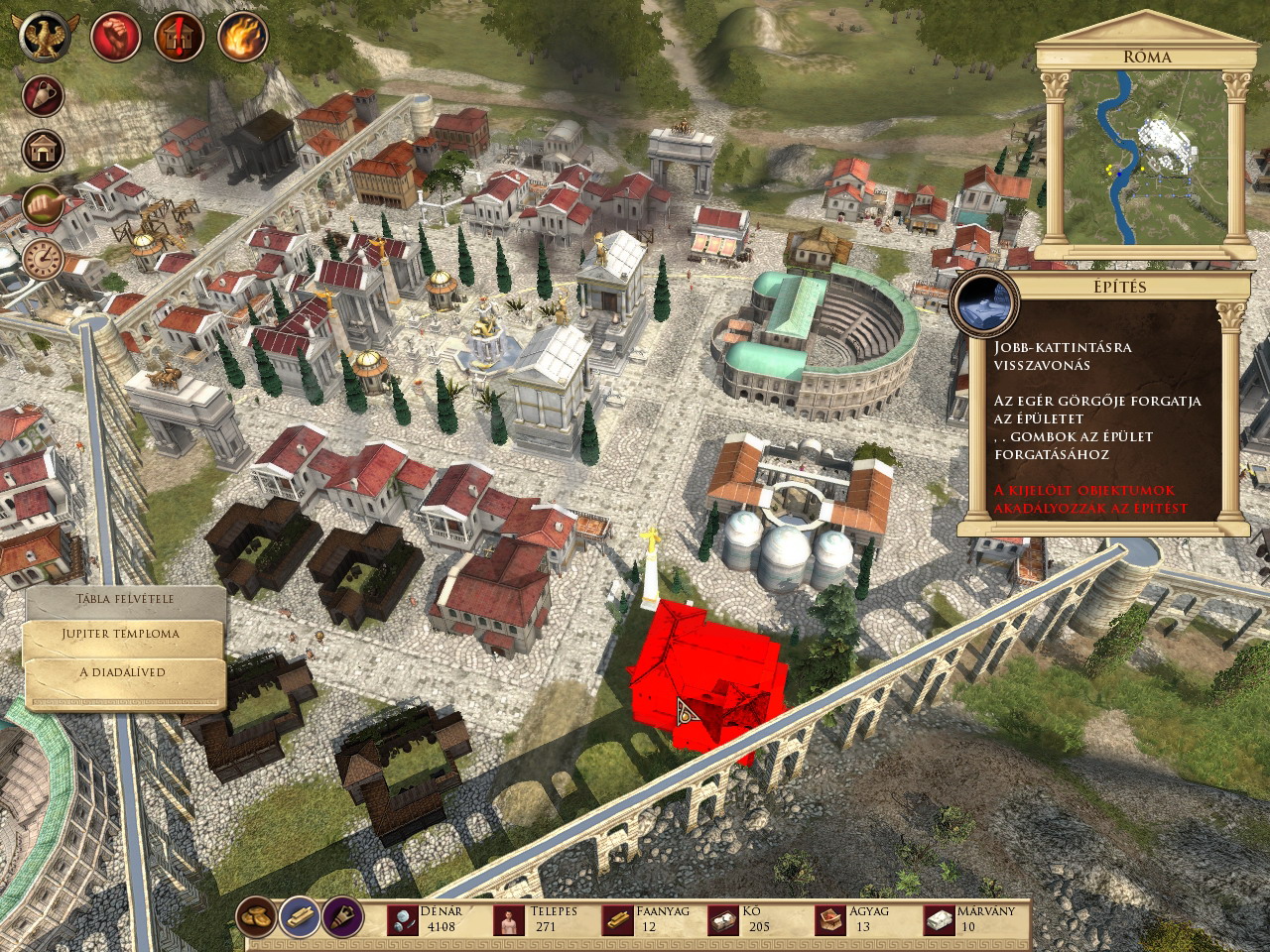Image resolution: width=1270 pixels, height=952 pixels.
Task: Click the Építés panel round icon
Action: click(985, 302)
